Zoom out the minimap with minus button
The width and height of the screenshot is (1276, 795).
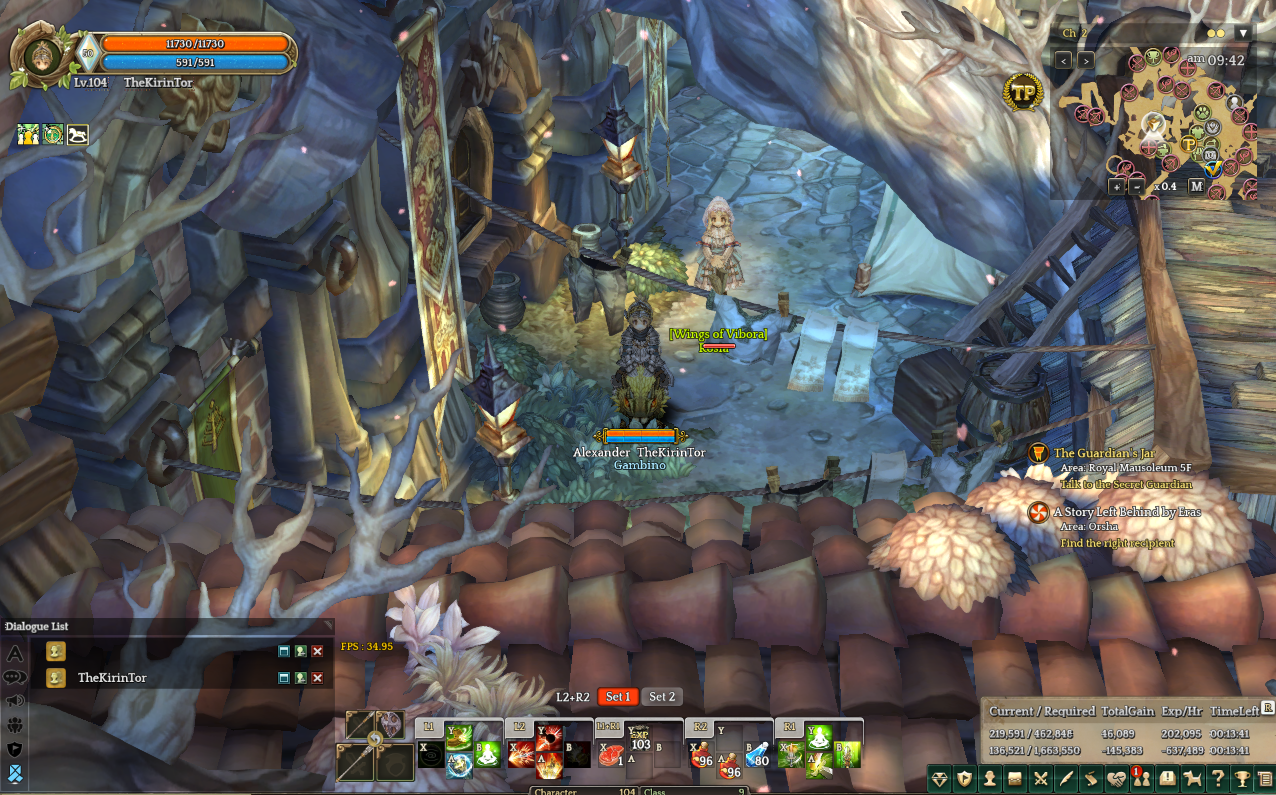coord(1136,187)
